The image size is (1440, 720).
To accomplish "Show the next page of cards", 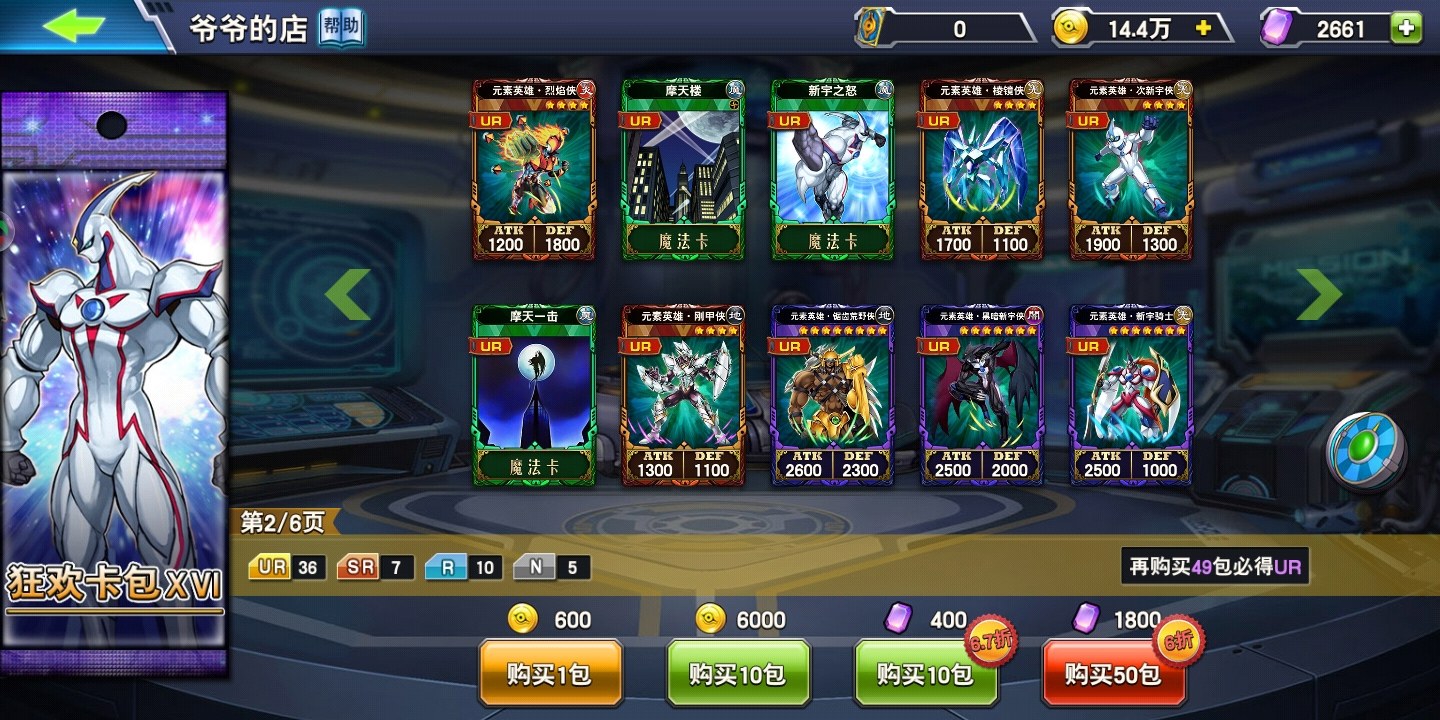I will 1319,294.
